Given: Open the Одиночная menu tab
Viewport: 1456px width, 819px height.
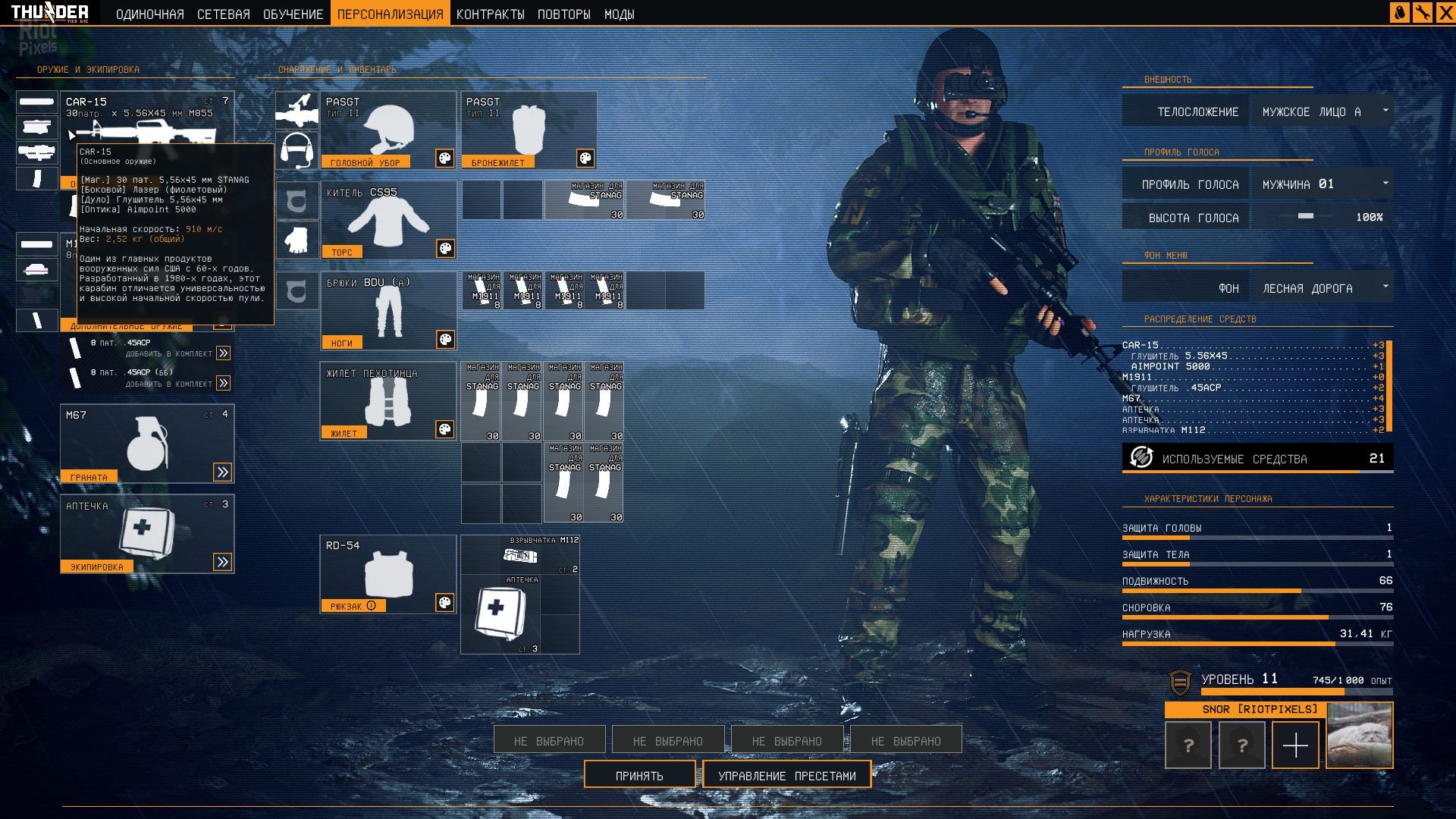Looking at the screenshot, I should point(149,14).
